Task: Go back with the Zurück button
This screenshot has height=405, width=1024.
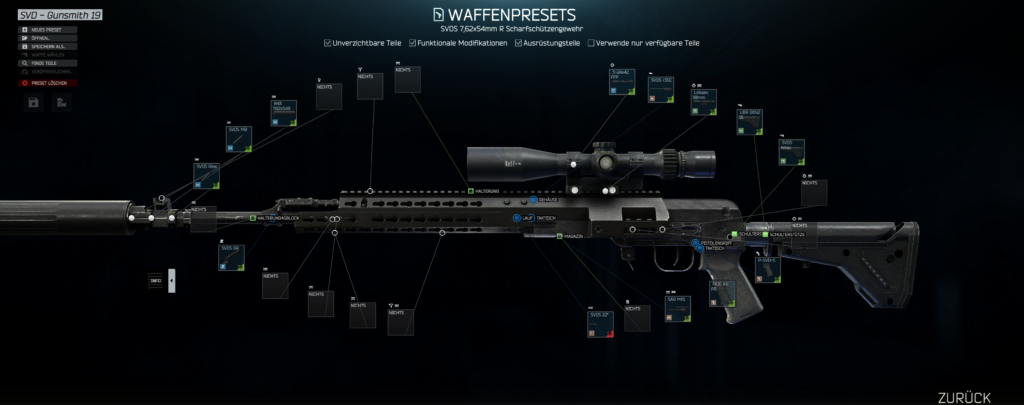Action: tap(964, 396)
